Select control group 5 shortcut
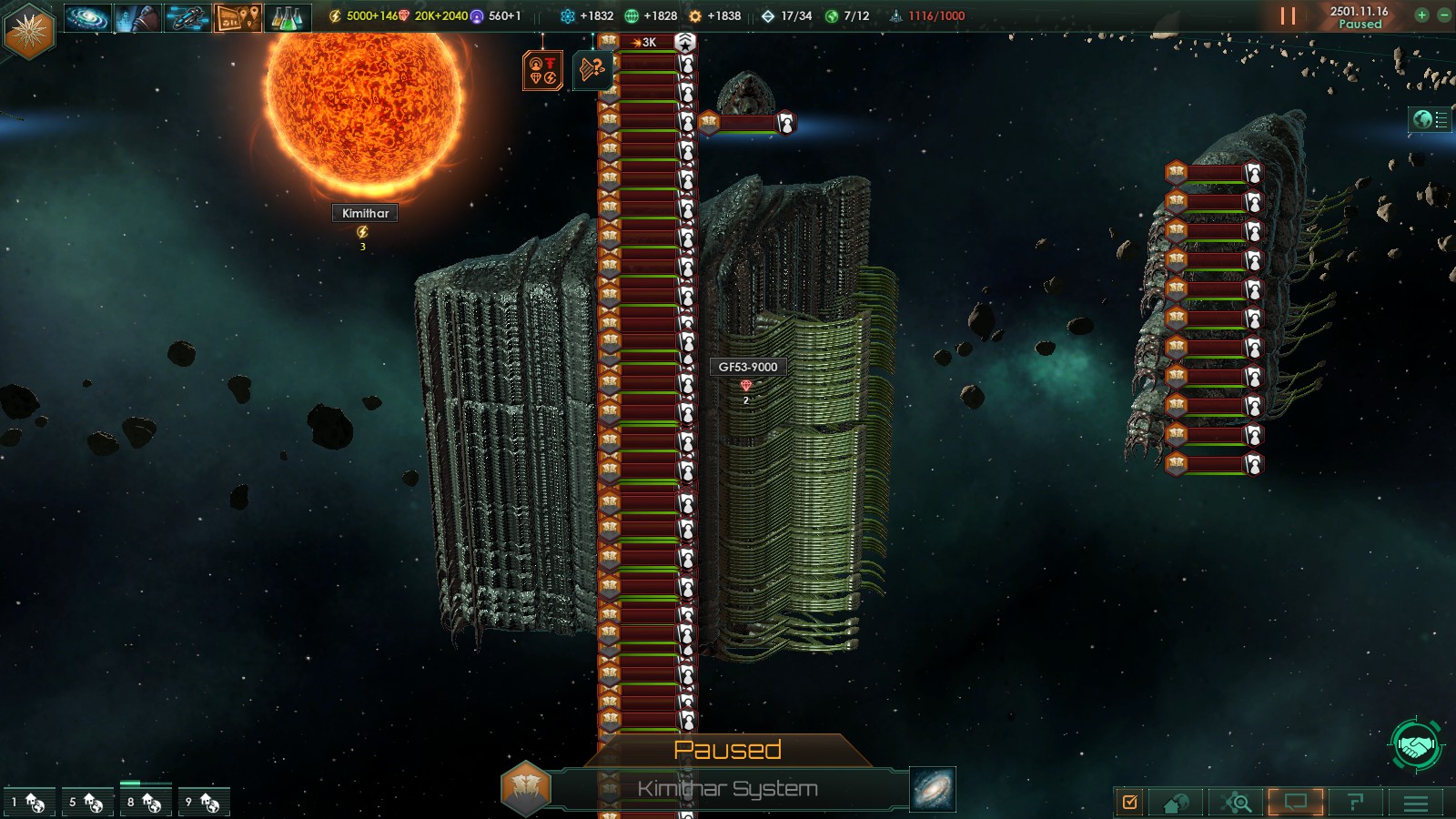Image resolution: width=1456 pixels, height=819 pixels. (x=87, y=802)
